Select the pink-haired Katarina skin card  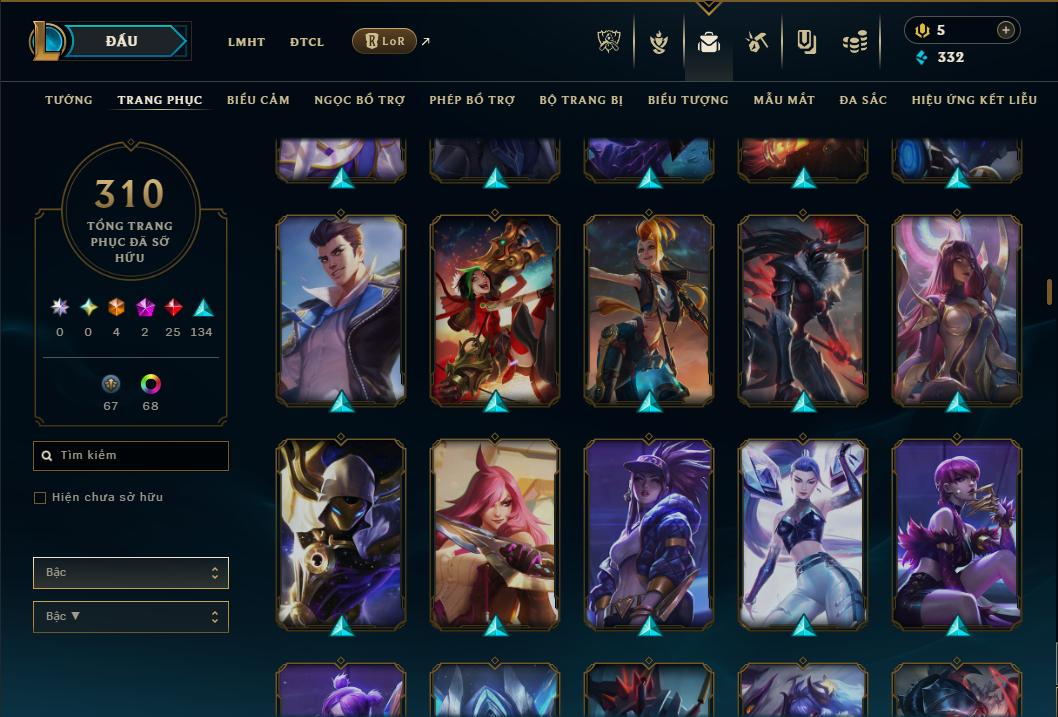(x=495, y=533)
